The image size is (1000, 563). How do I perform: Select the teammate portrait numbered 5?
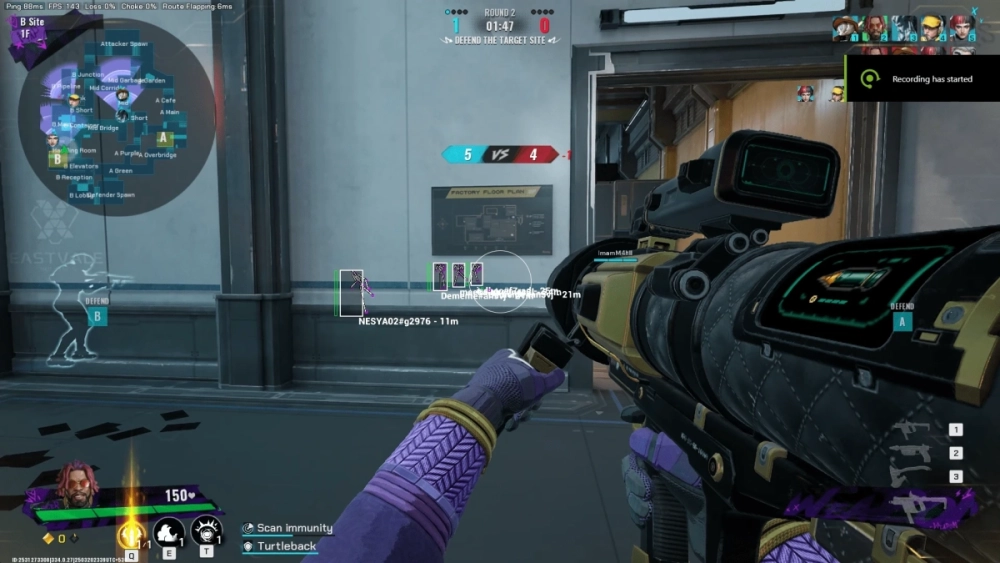click(961, 27)
